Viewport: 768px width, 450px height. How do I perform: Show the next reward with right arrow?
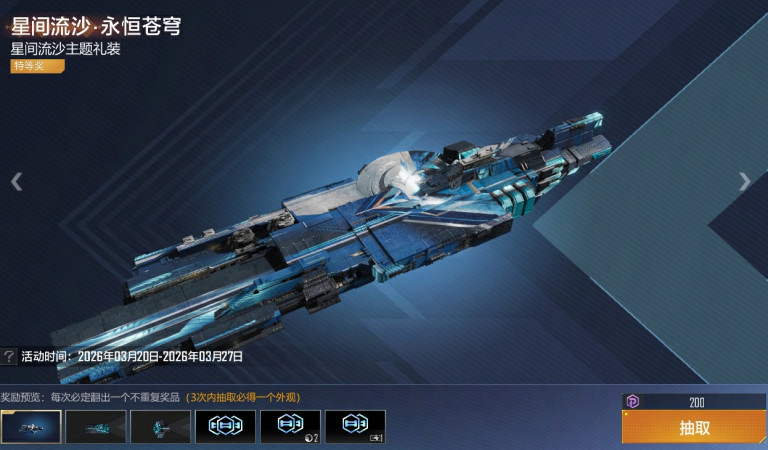pos(744,181)
